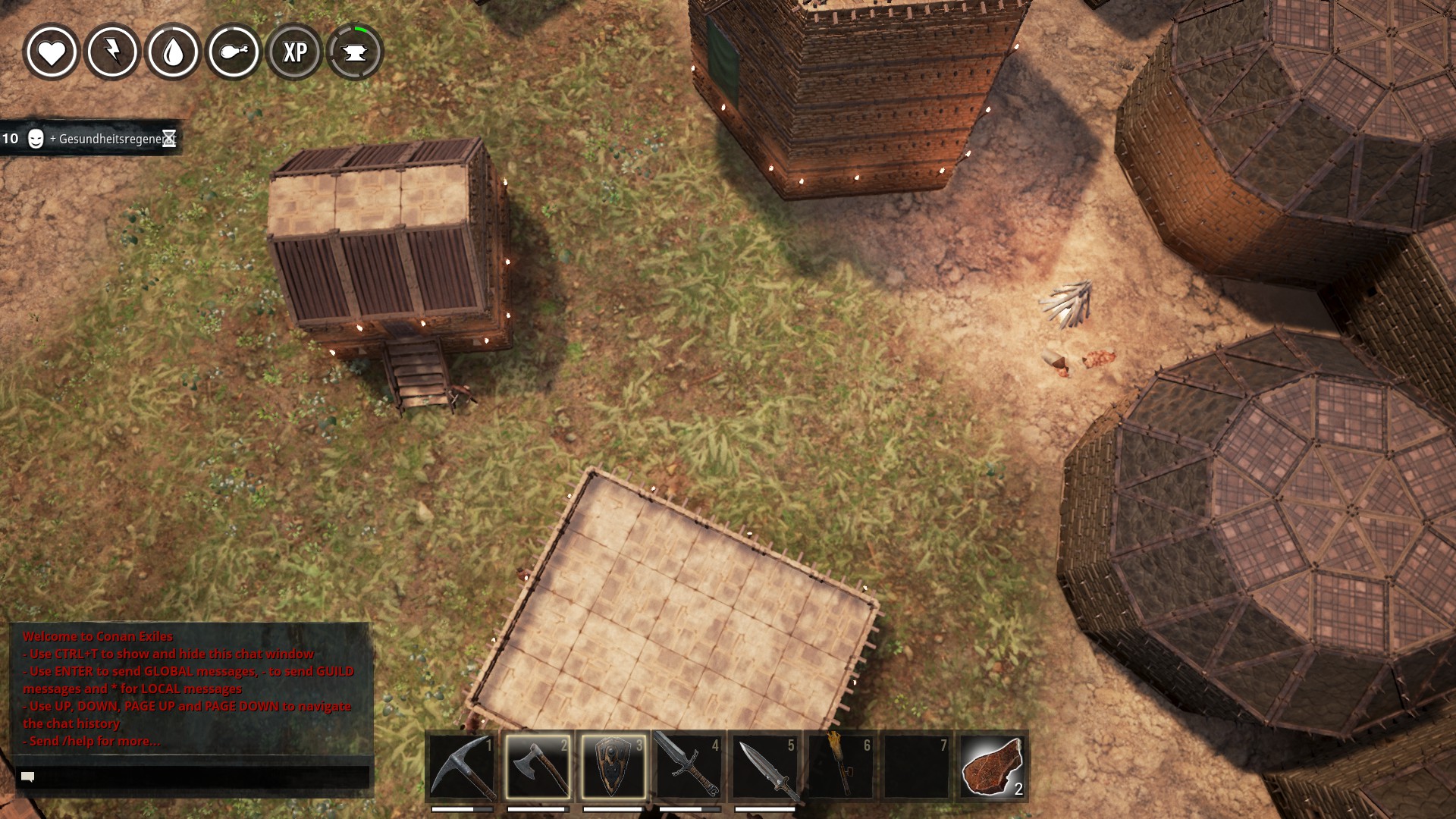The width and height of the screenshot is (1456, 819).
Task: Click the heart health status icon
Action: [x=52, y=52]
